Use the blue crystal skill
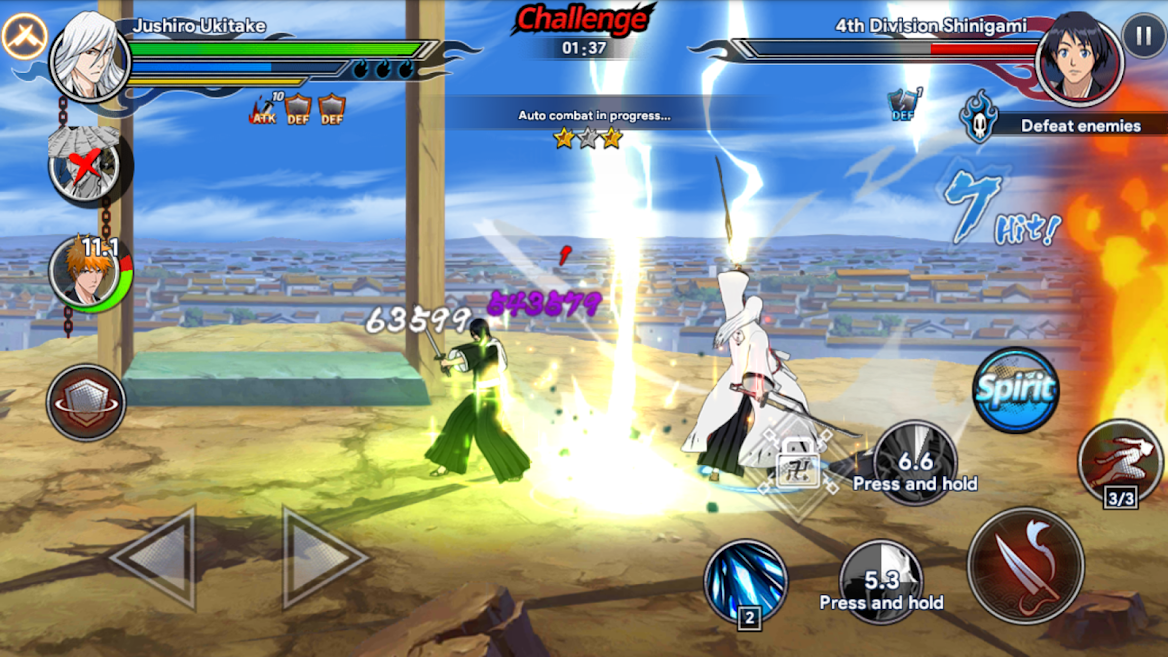This screenshot has width=1168, height=657. point(745,582)
